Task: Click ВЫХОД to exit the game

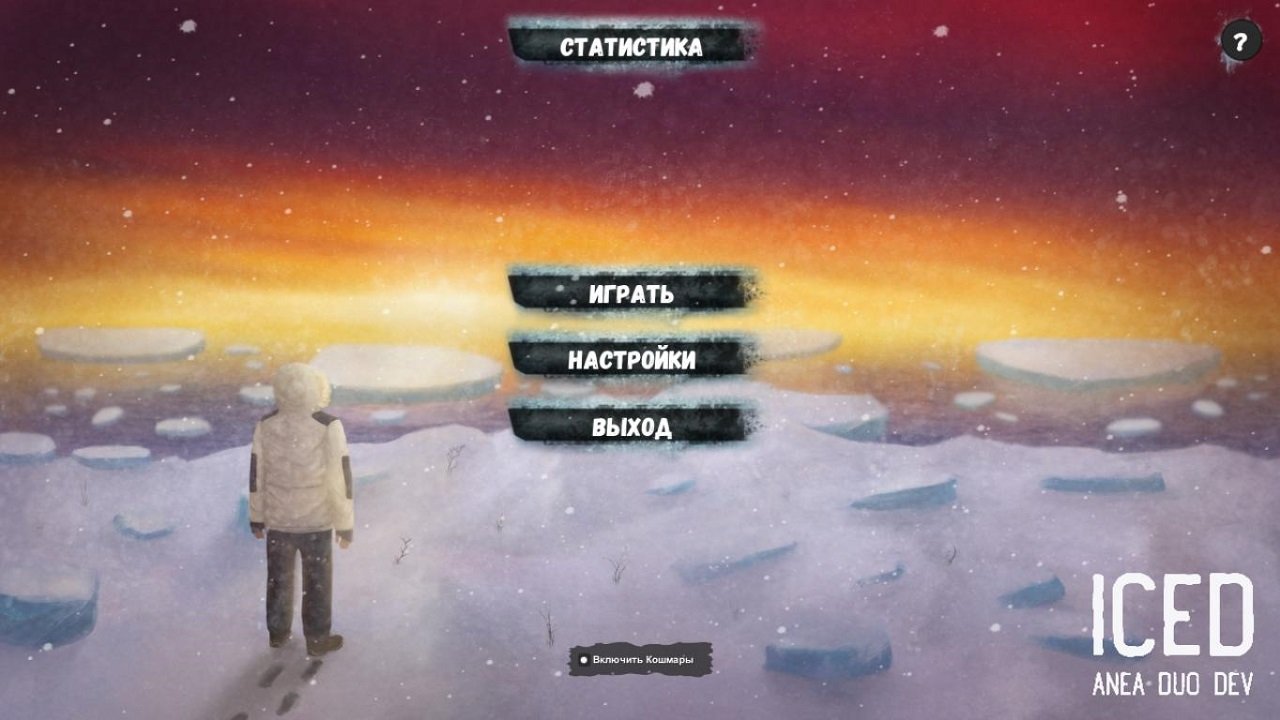Action: [x=634, y=428]
